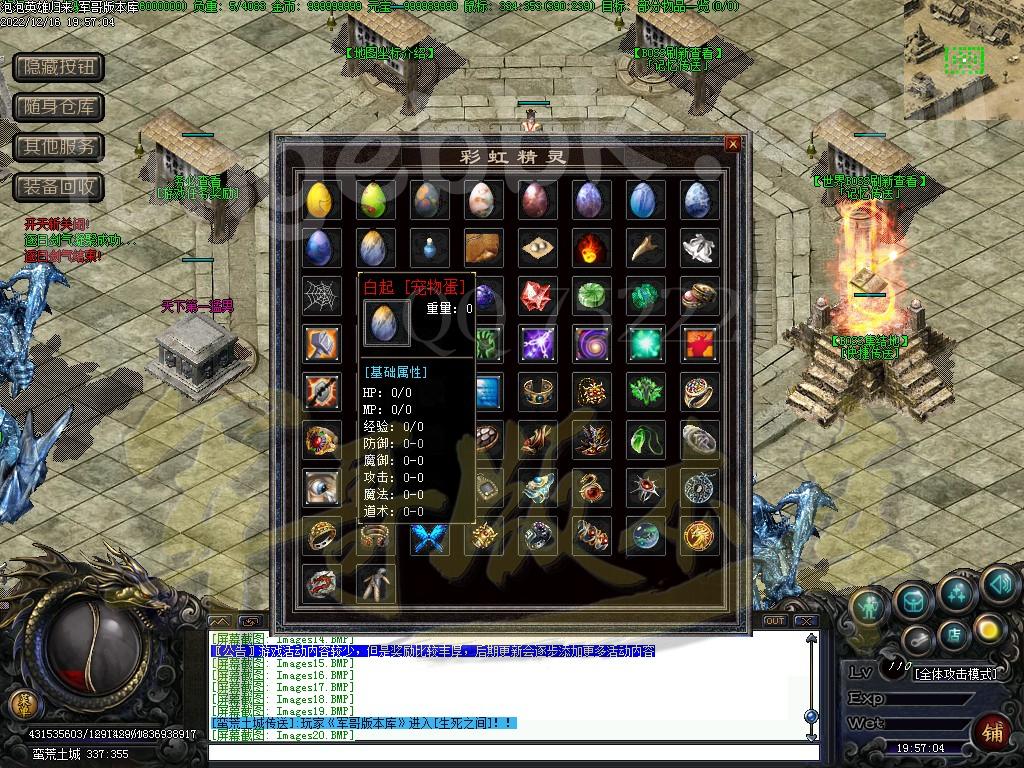This screenshot has height=768, width=1024.
Task: Open the bag chest icon
Action: point(913,600)
